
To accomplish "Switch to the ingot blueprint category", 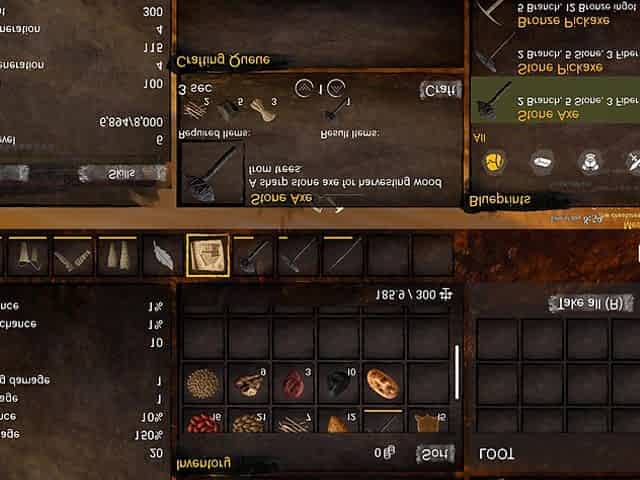I will pos(541,160).
